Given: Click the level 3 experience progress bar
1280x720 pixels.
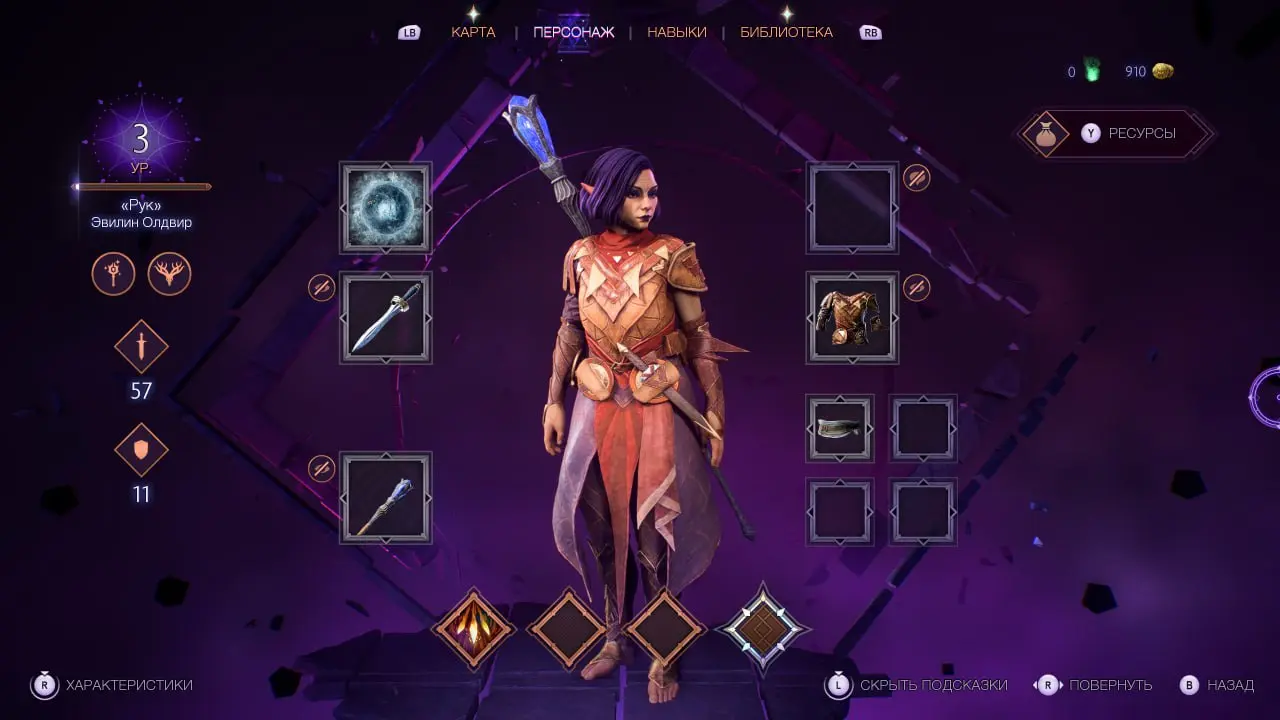Looking at the screenshot, I should tap(141, 186).
